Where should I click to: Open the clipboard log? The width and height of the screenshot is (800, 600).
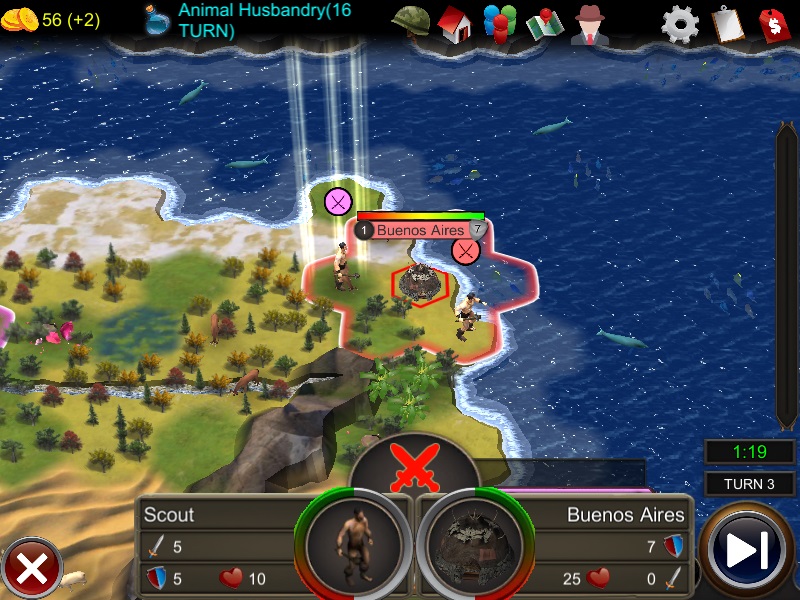coord(727,23)
